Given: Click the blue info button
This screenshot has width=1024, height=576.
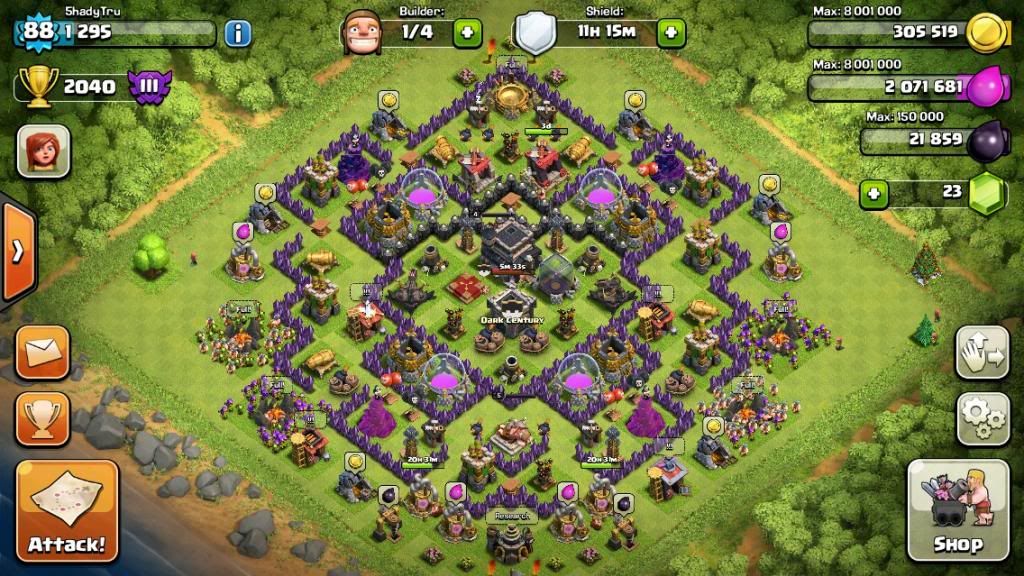Looking at the screenshot, I should [237, 33].
